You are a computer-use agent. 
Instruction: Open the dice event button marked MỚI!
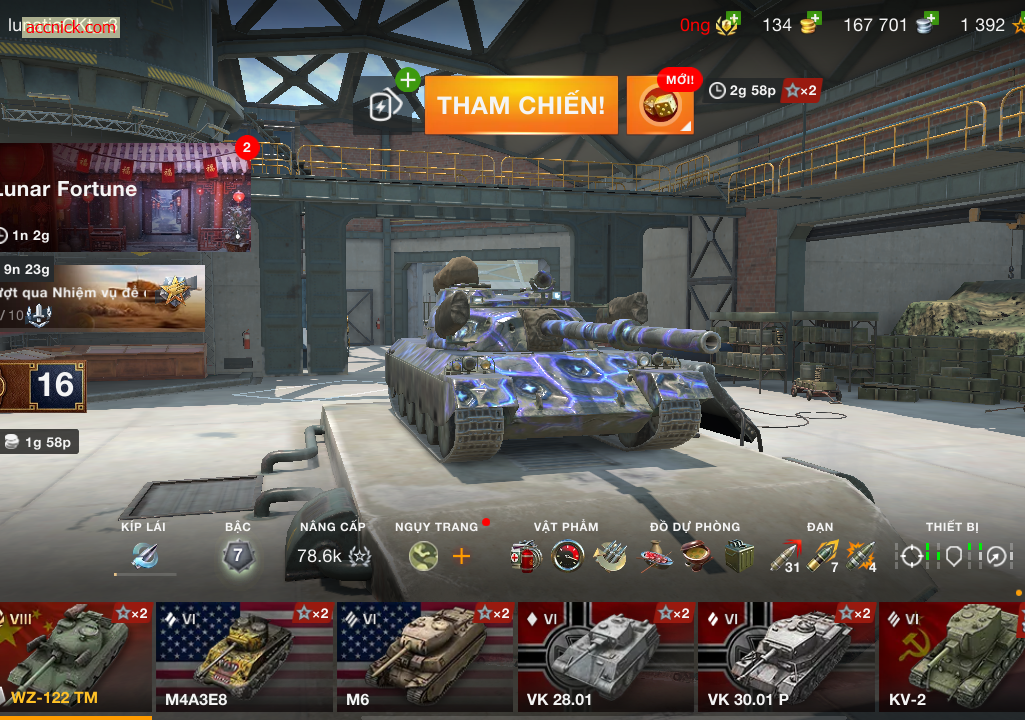pyautogui.click(x=660, y=106)
